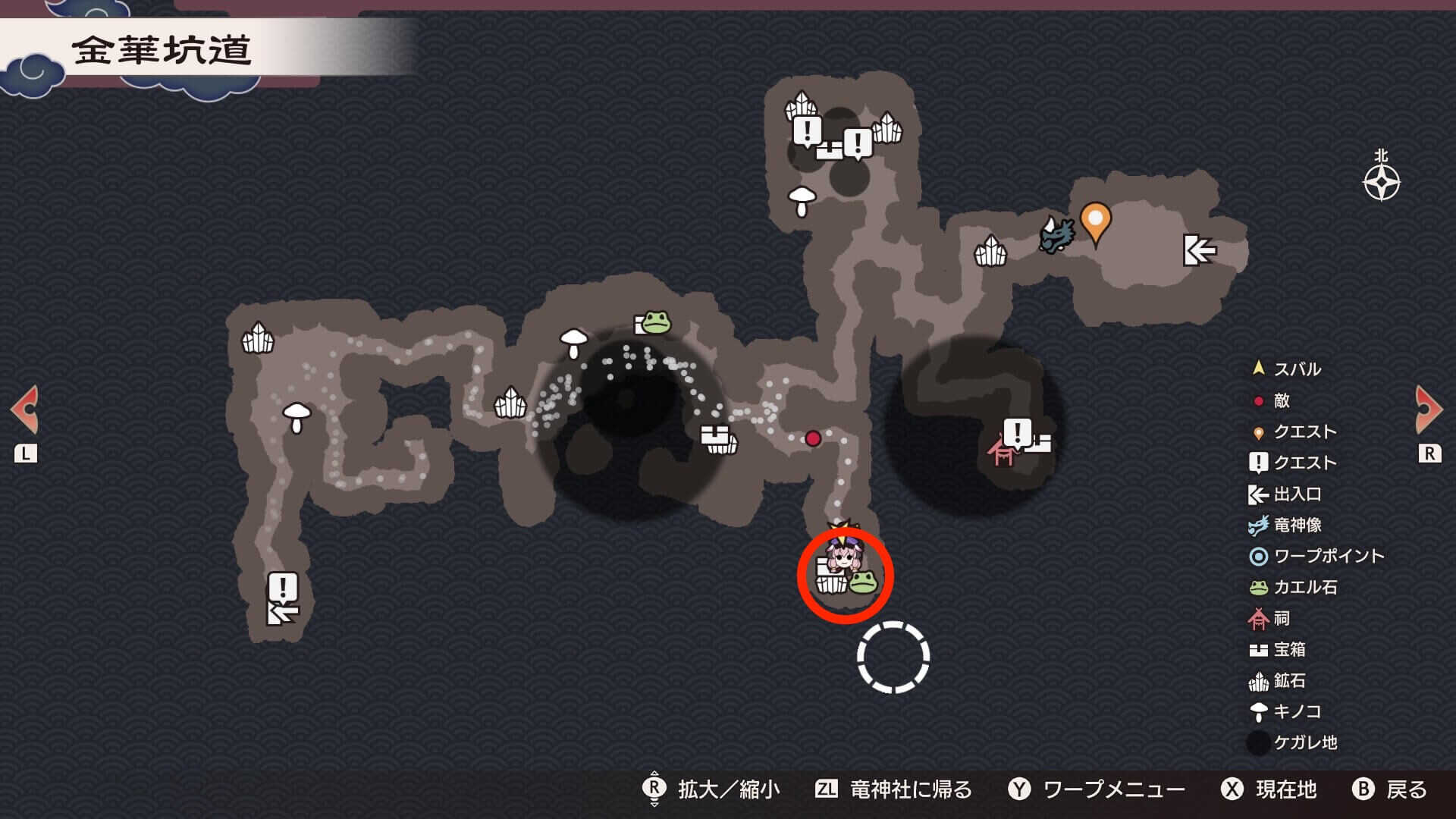1456x819 pixels.
Task: Click the quest exclamation icon at the top
Action: (x=806, y=129)
